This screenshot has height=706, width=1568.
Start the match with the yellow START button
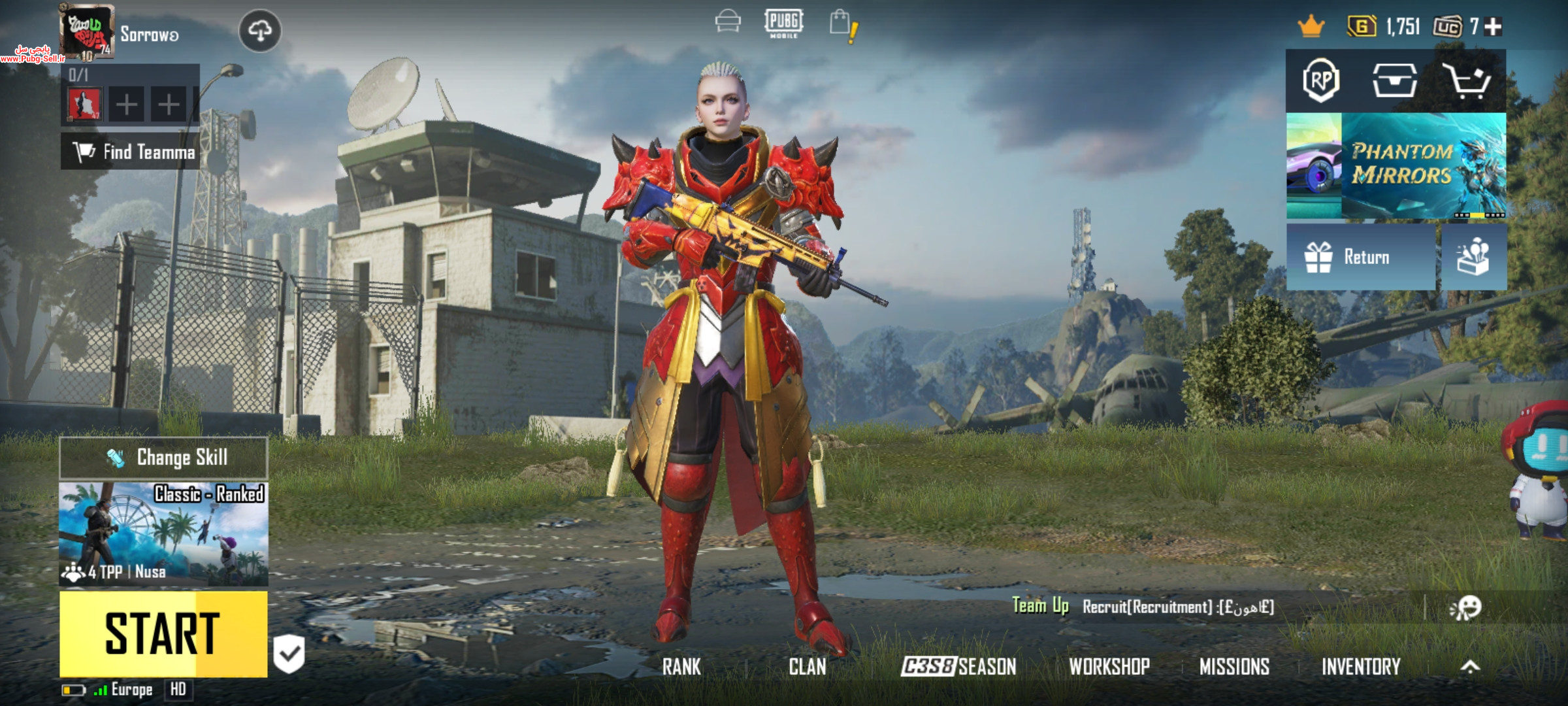coord(163,633)
